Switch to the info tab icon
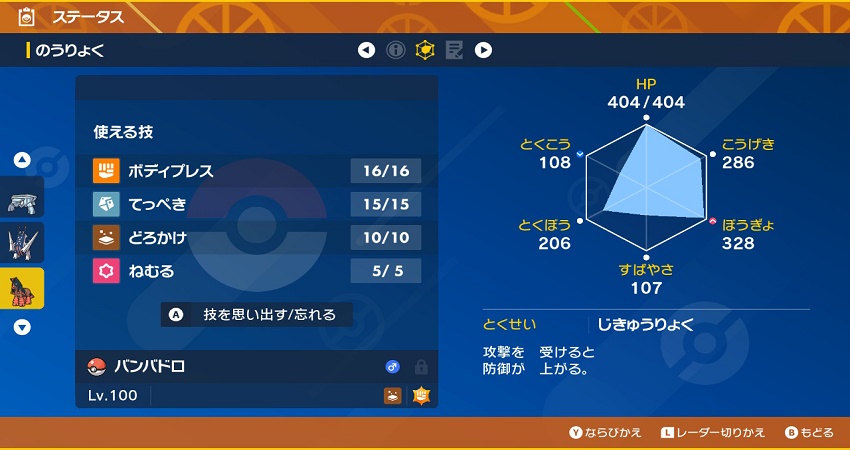This screenshot has width=850, height=450. [x=396, y=50]
